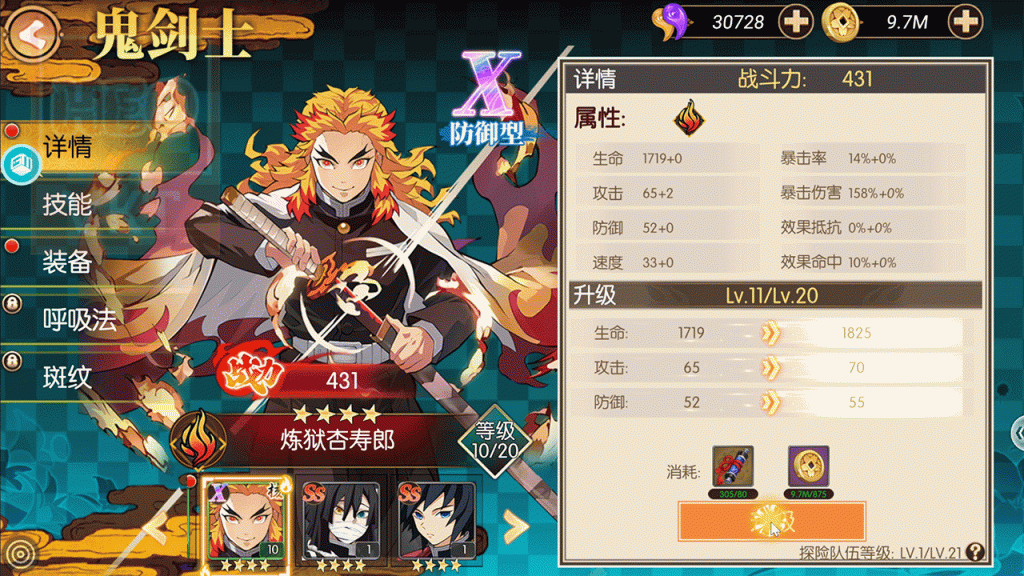Add more gold coins
Screen dimensions: 1024x576
click(x=964, y=21)
